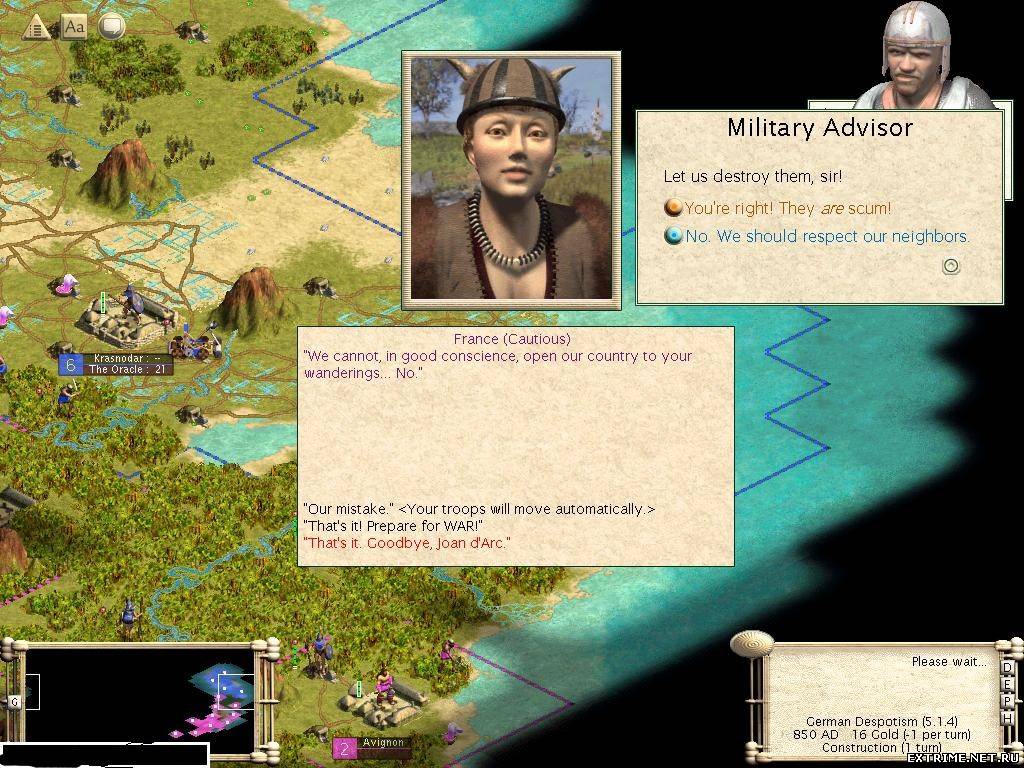Open the Civilopedia "Aa" button

(75, 27)
